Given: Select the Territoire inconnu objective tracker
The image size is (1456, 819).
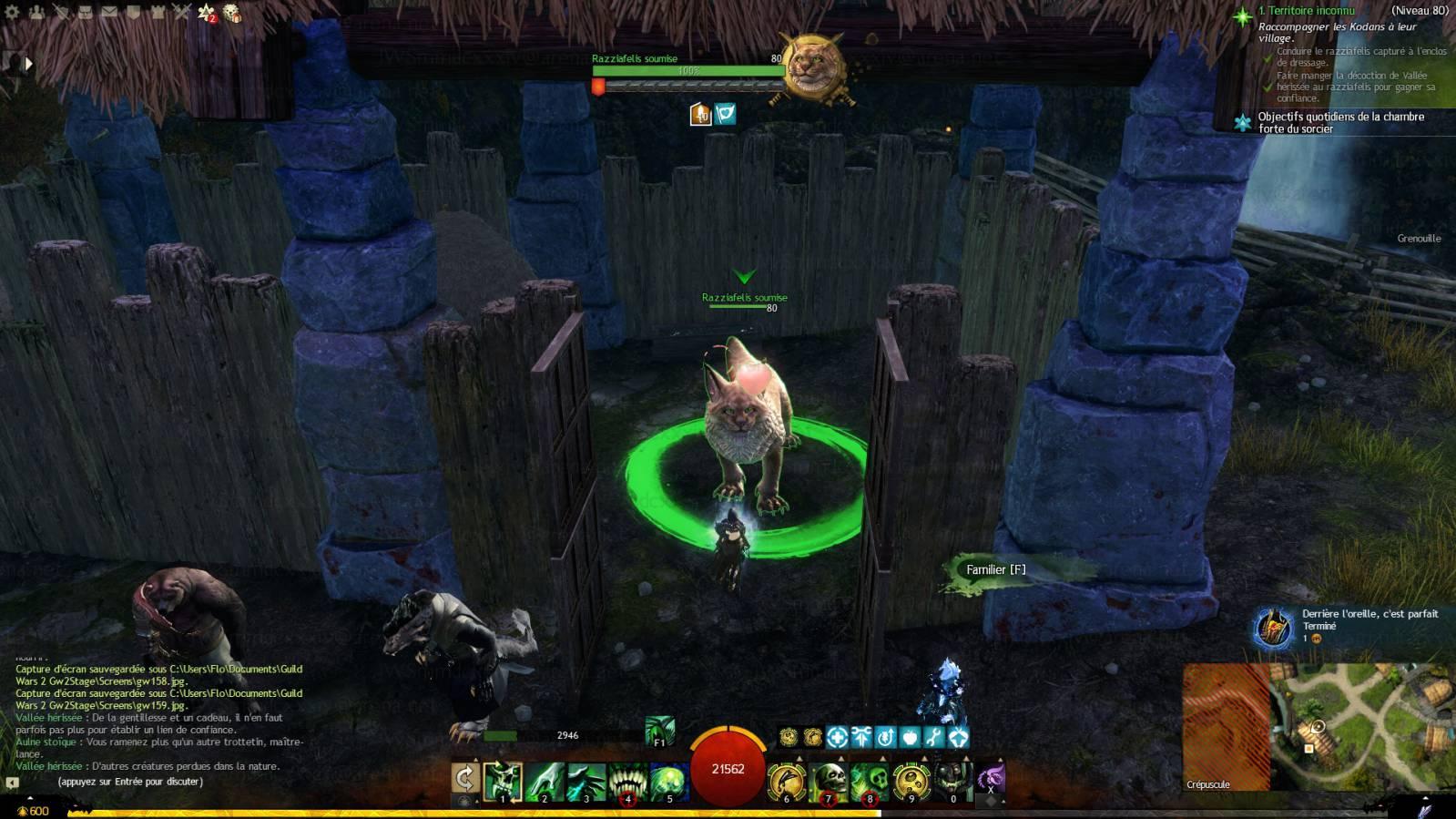Looking at the screenshot, I should pos(1306,11).
